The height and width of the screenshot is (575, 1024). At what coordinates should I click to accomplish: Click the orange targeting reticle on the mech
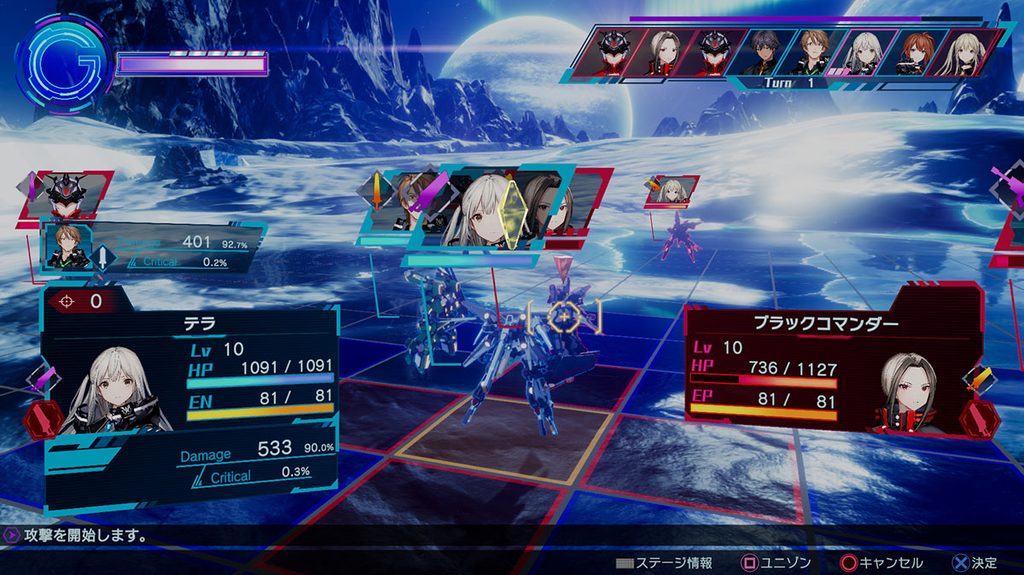coord(564,316)
